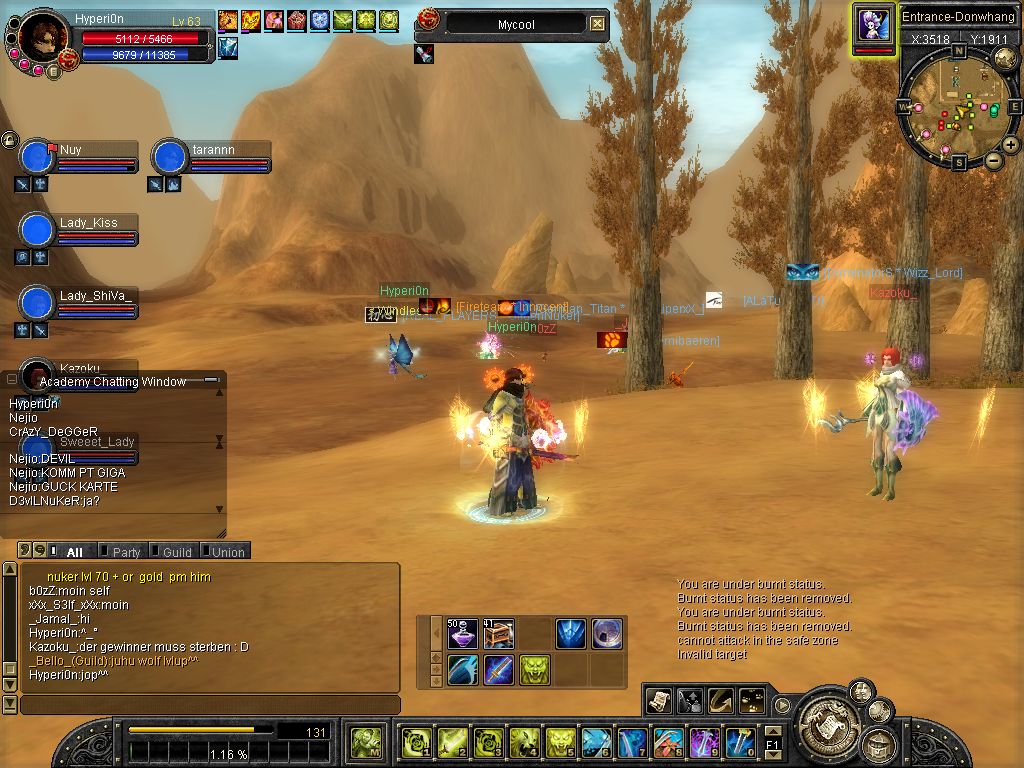Select party member Nuy

[37, 158]
